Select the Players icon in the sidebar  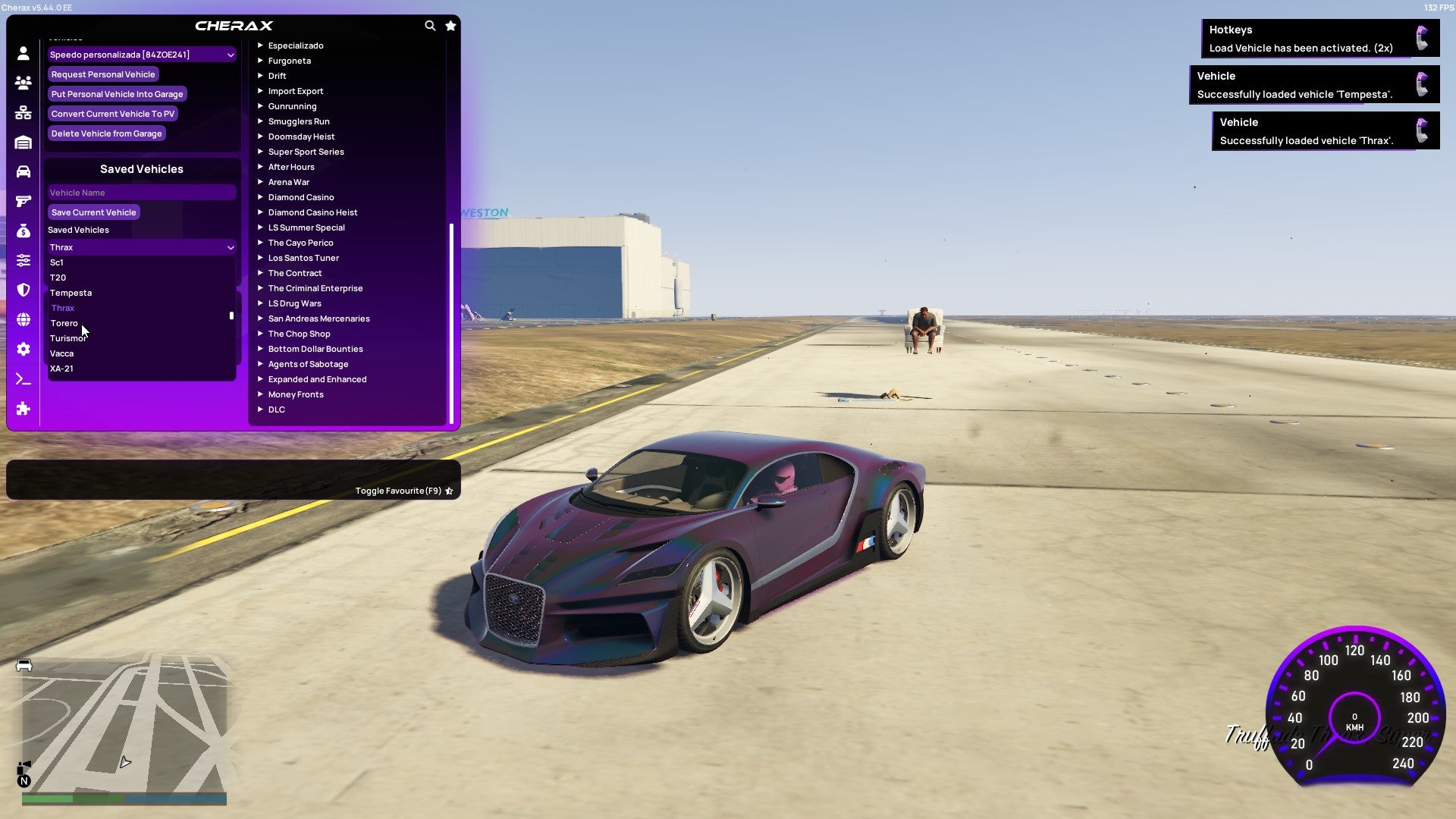click(x=23, y=83)
